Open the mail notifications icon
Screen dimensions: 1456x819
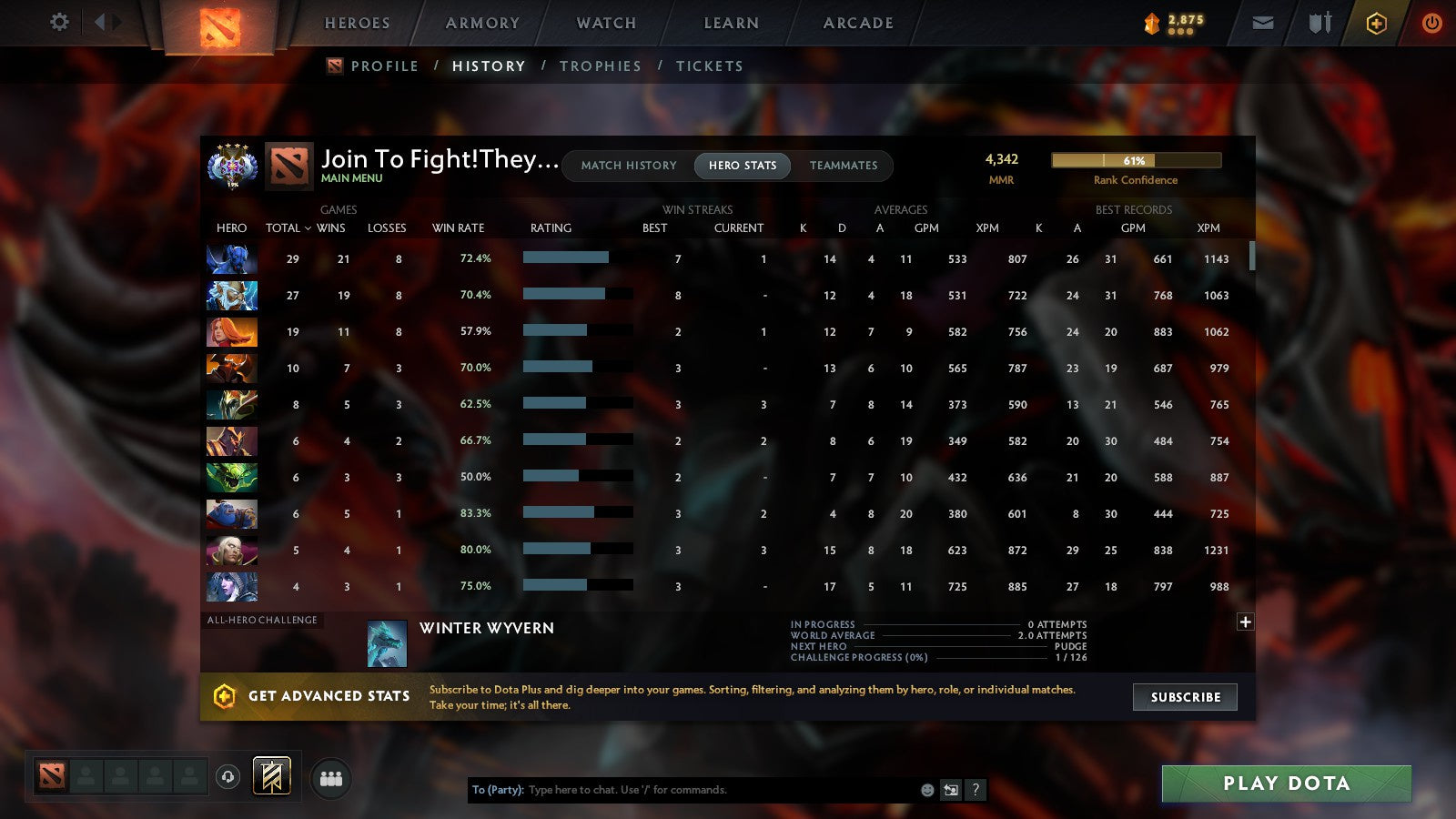1263,23
